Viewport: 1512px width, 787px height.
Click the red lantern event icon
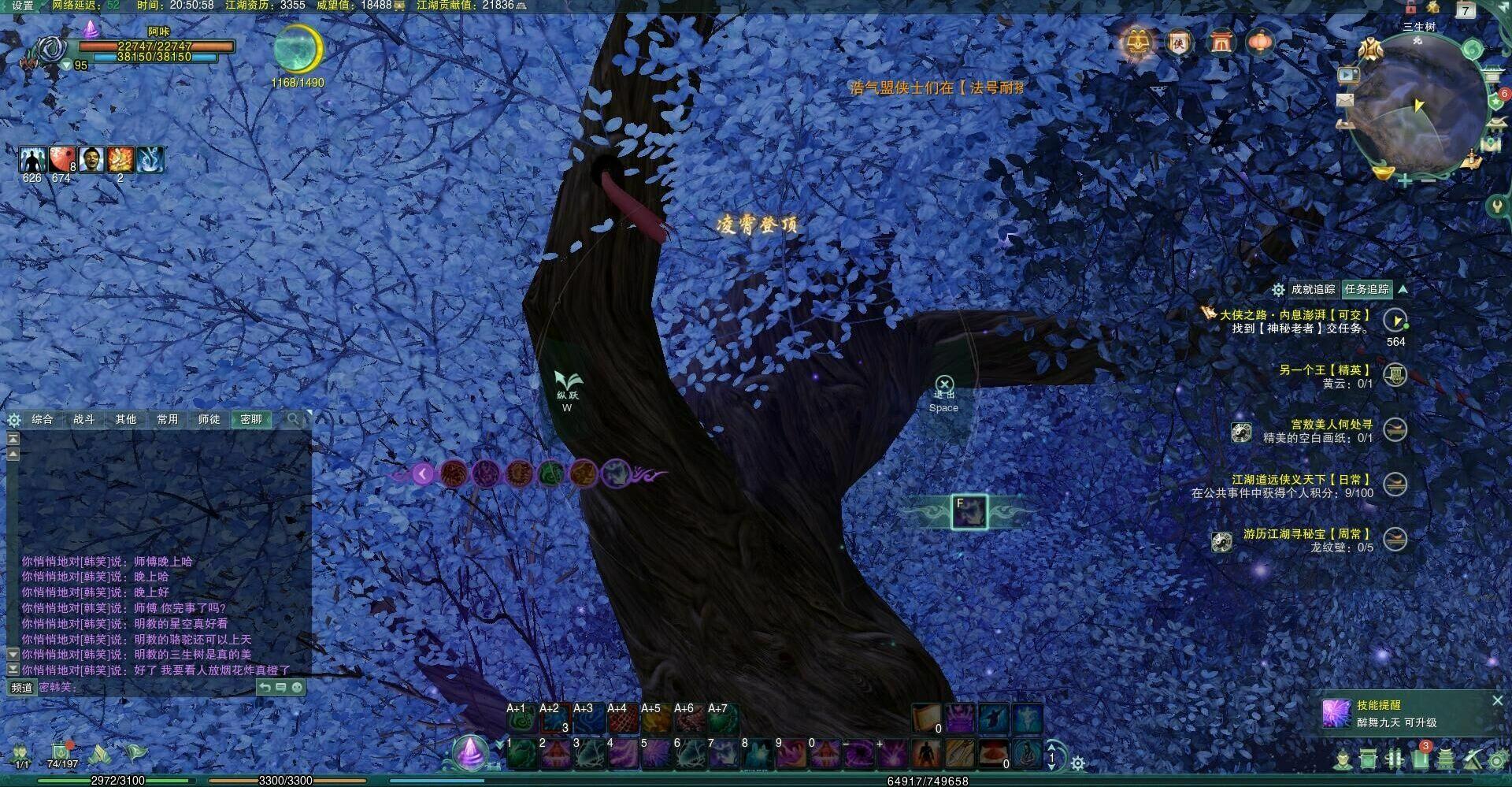point(1260,42)
